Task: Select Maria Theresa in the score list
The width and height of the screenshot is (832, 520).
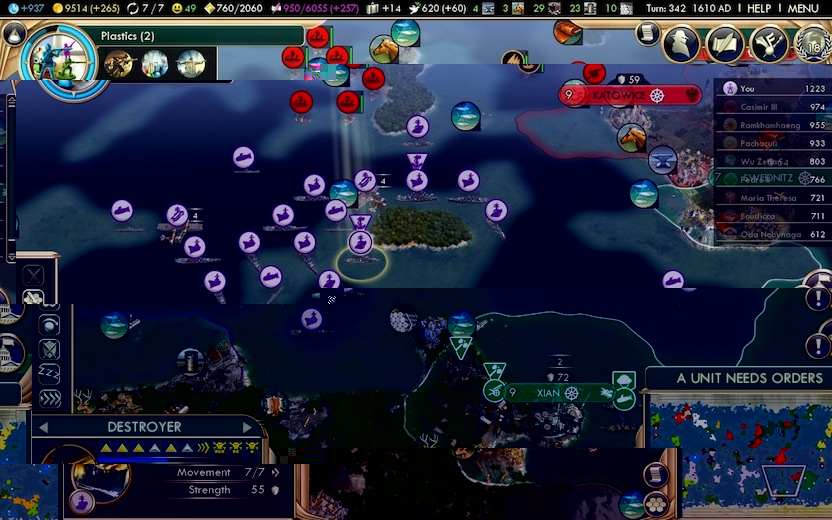Action: coord(762,198)
